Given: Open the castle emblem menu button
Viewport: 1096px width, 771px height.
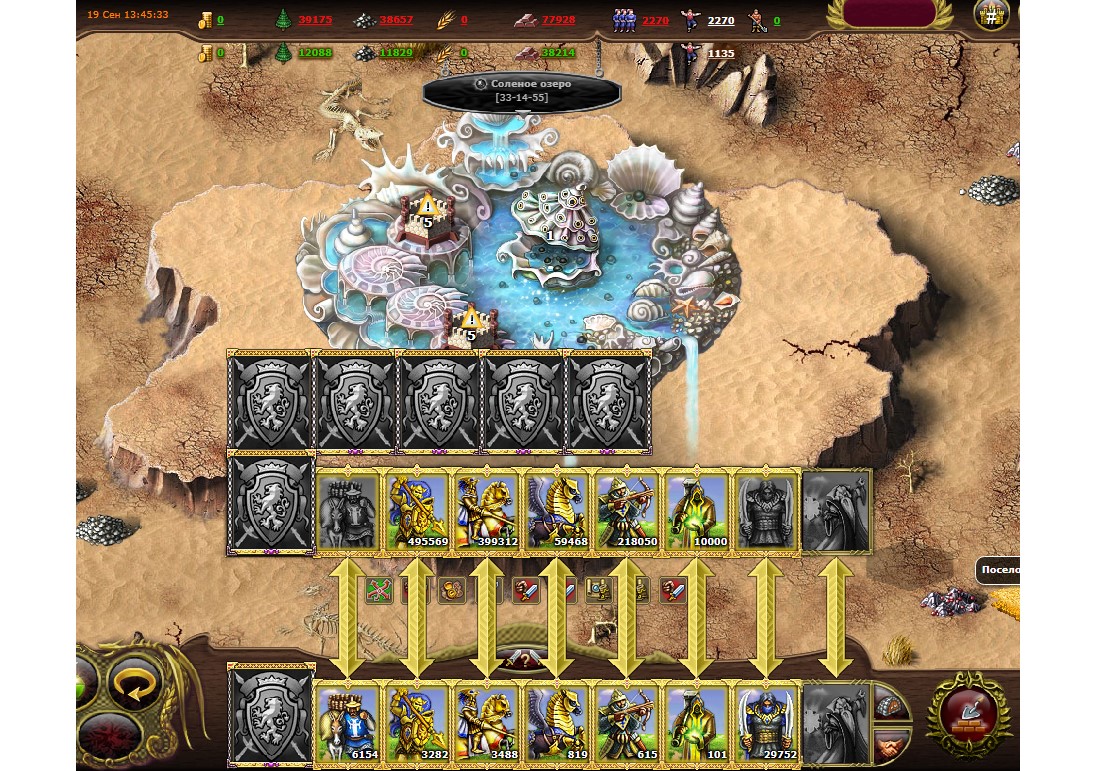Looking at the screenshot, I should click(x=991, y=15).
